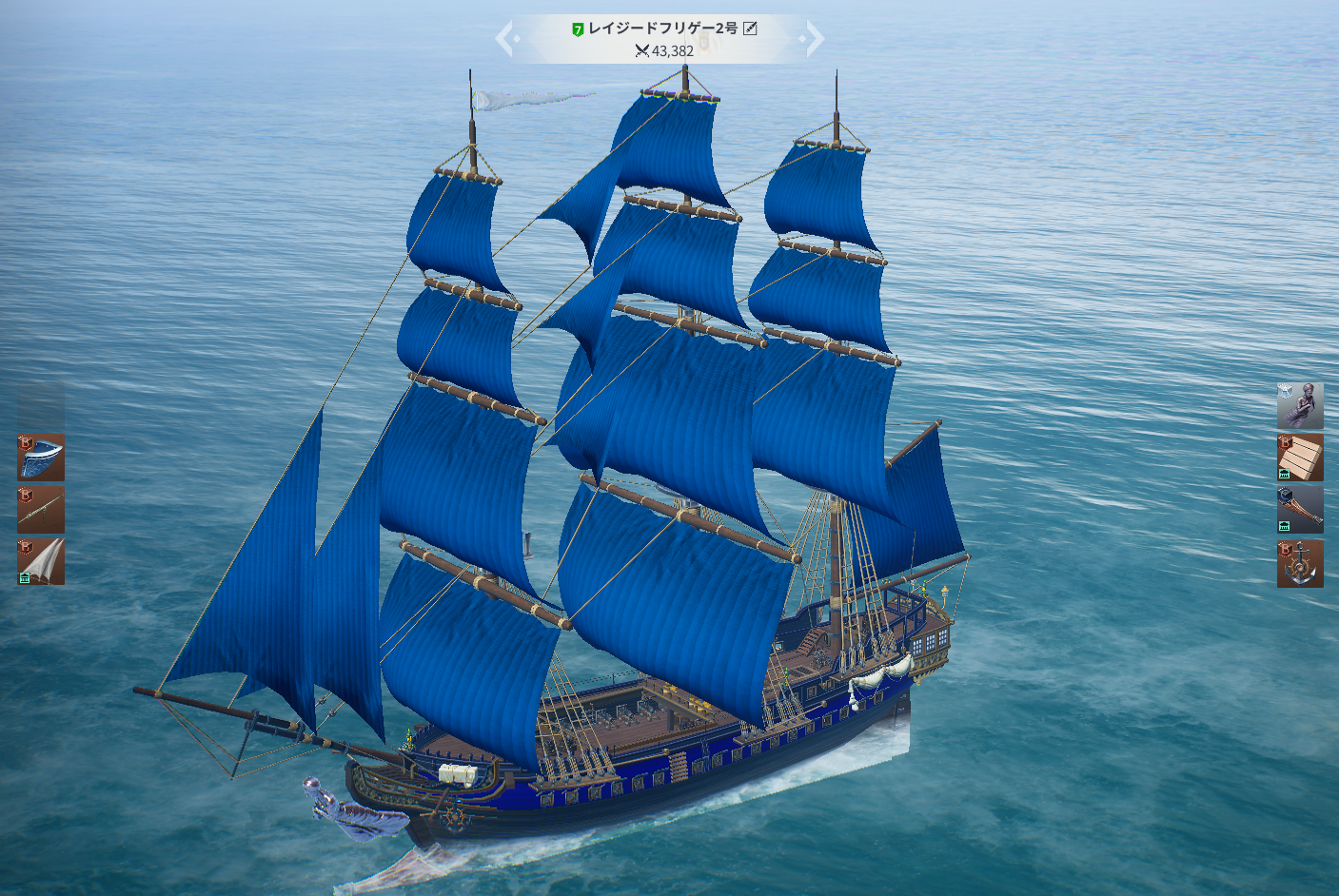This screenshot has height=896, width=1339.
Task: Select the long cannon equipment slot
Action: (41, 510)
